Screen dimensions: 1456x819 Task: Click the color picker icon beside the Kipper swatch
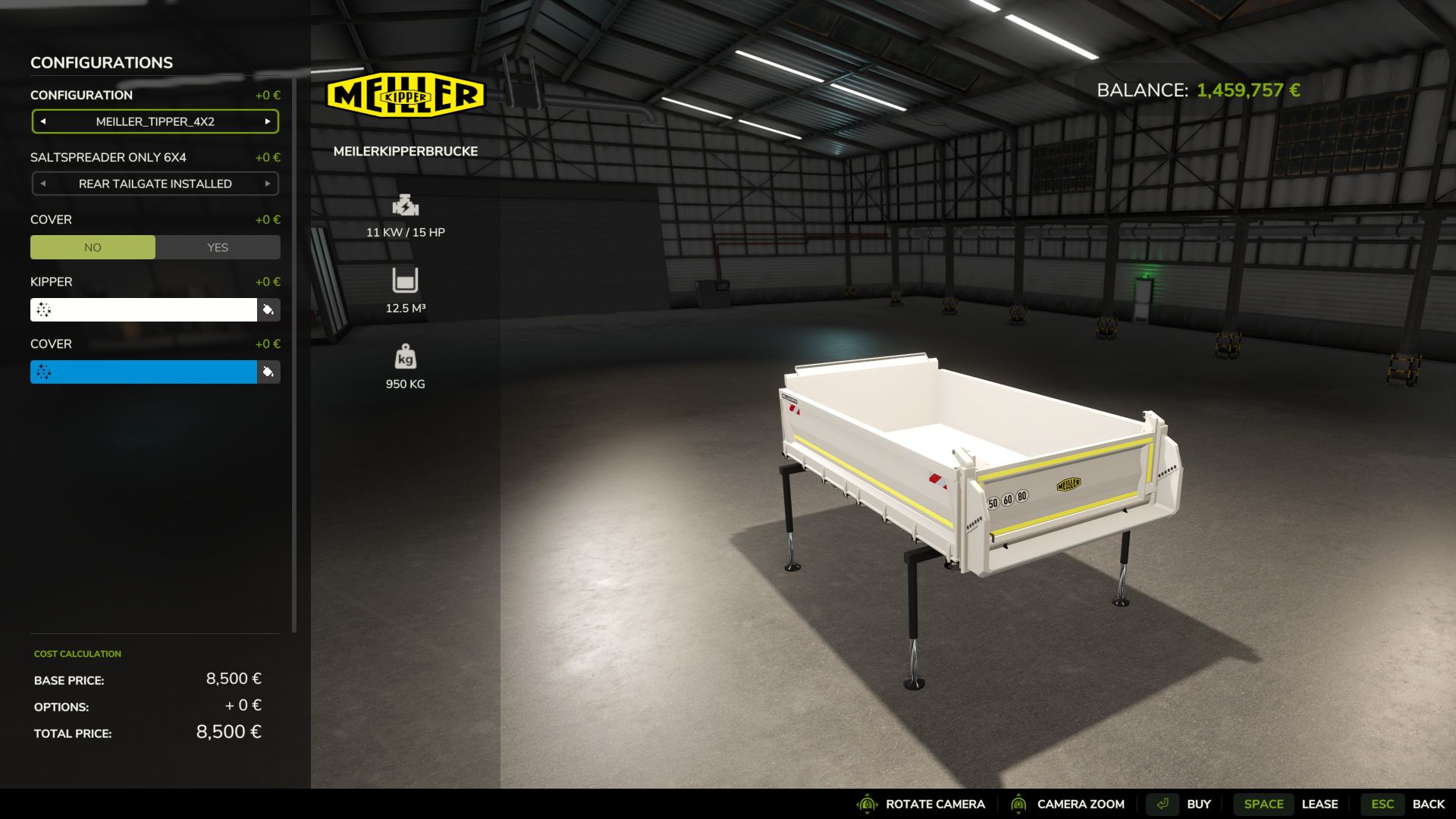269,310
